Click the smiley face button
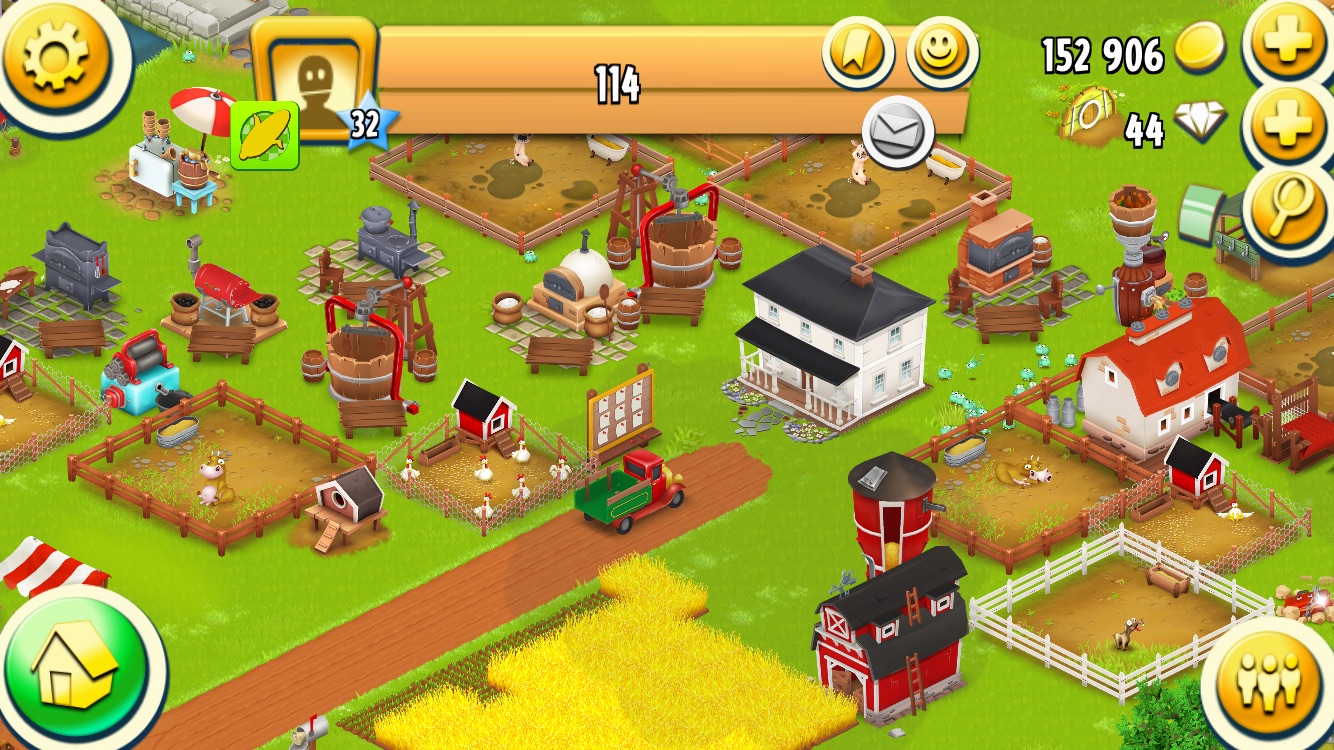 click(x=942, y=52)
